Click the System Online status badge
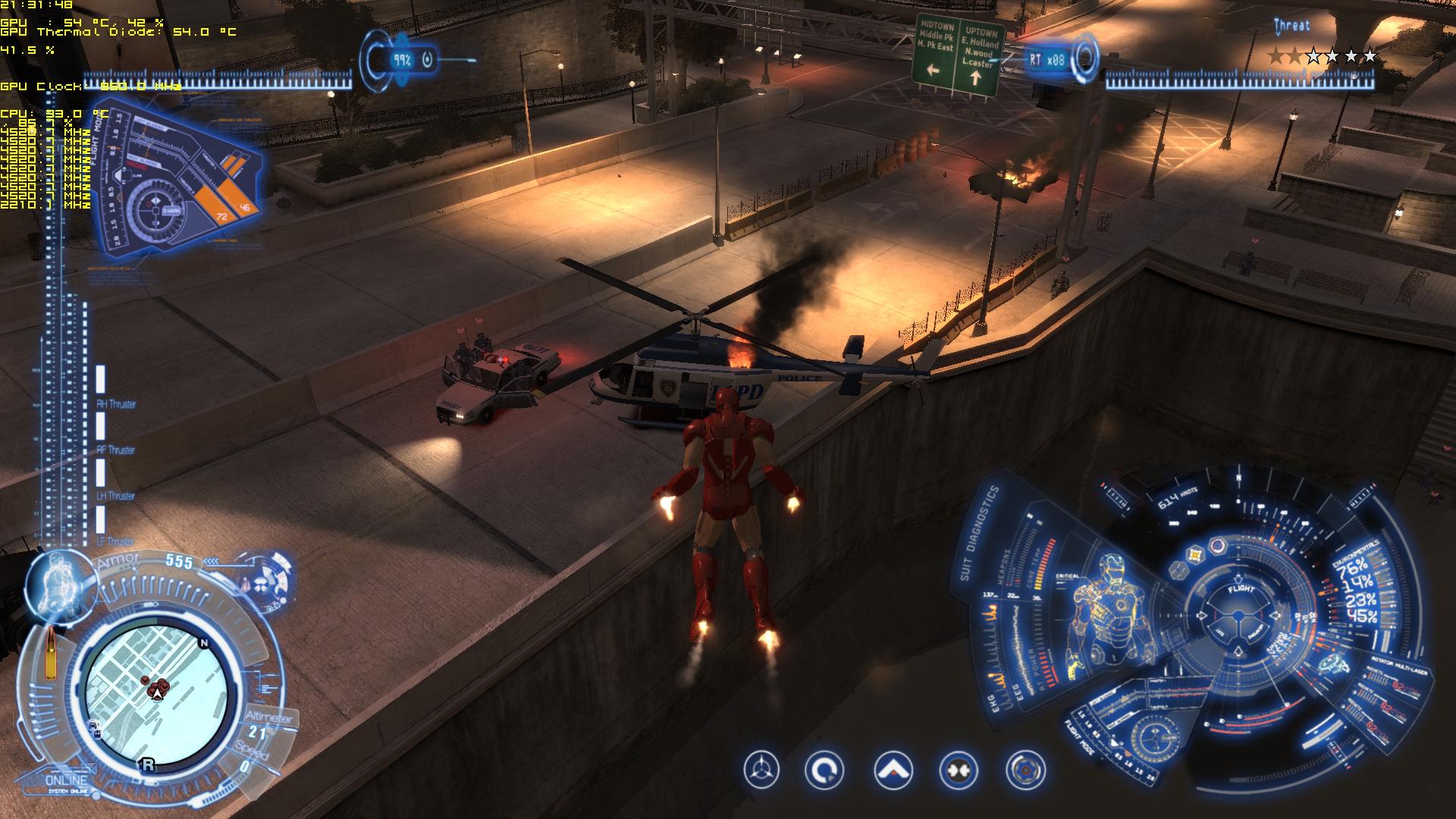 [67, 783]
